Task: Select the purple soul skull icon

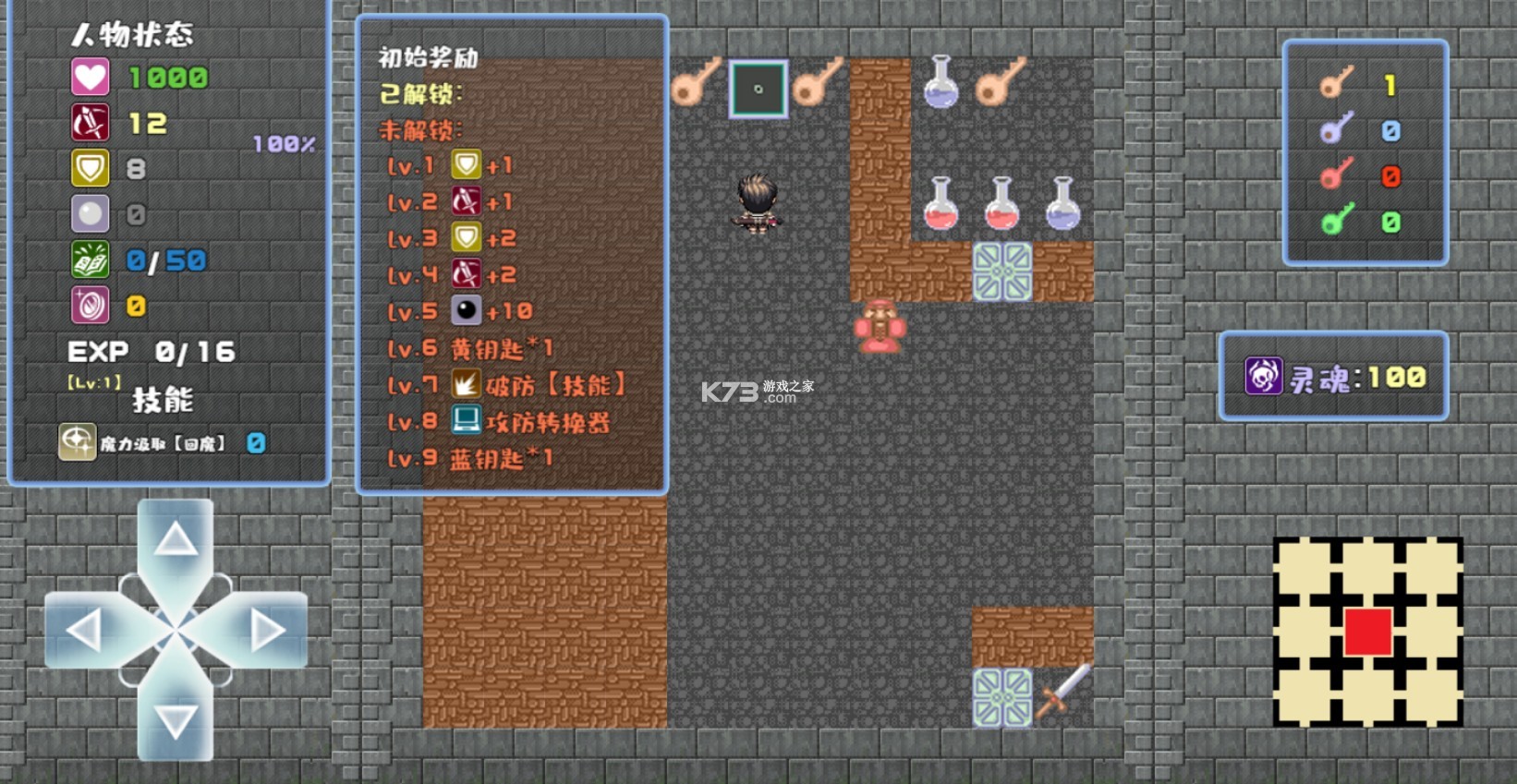Action: pyautogui.click(x=1263, y=377)
